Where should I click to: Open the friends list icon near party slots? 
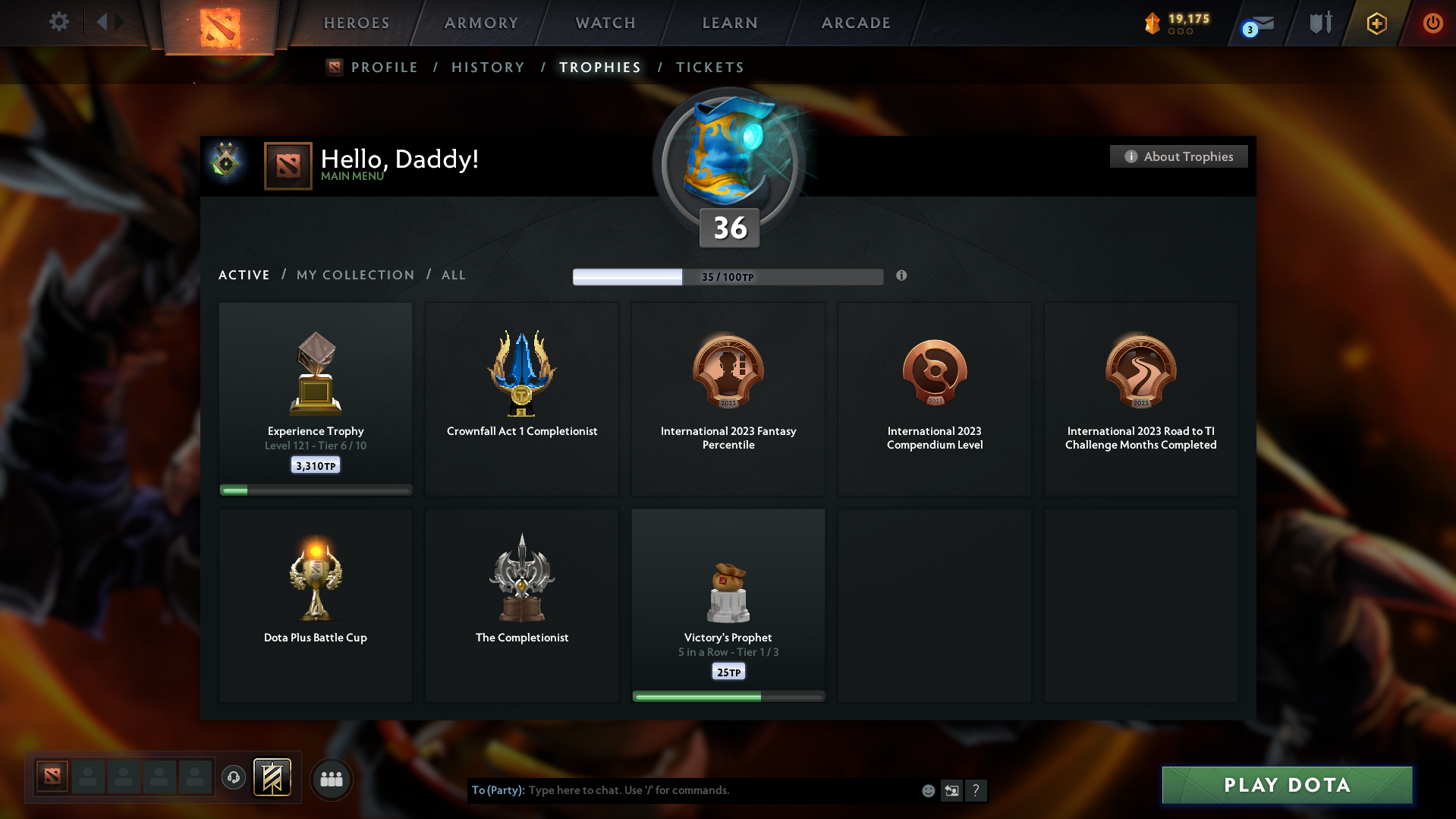tap(332, 779)
